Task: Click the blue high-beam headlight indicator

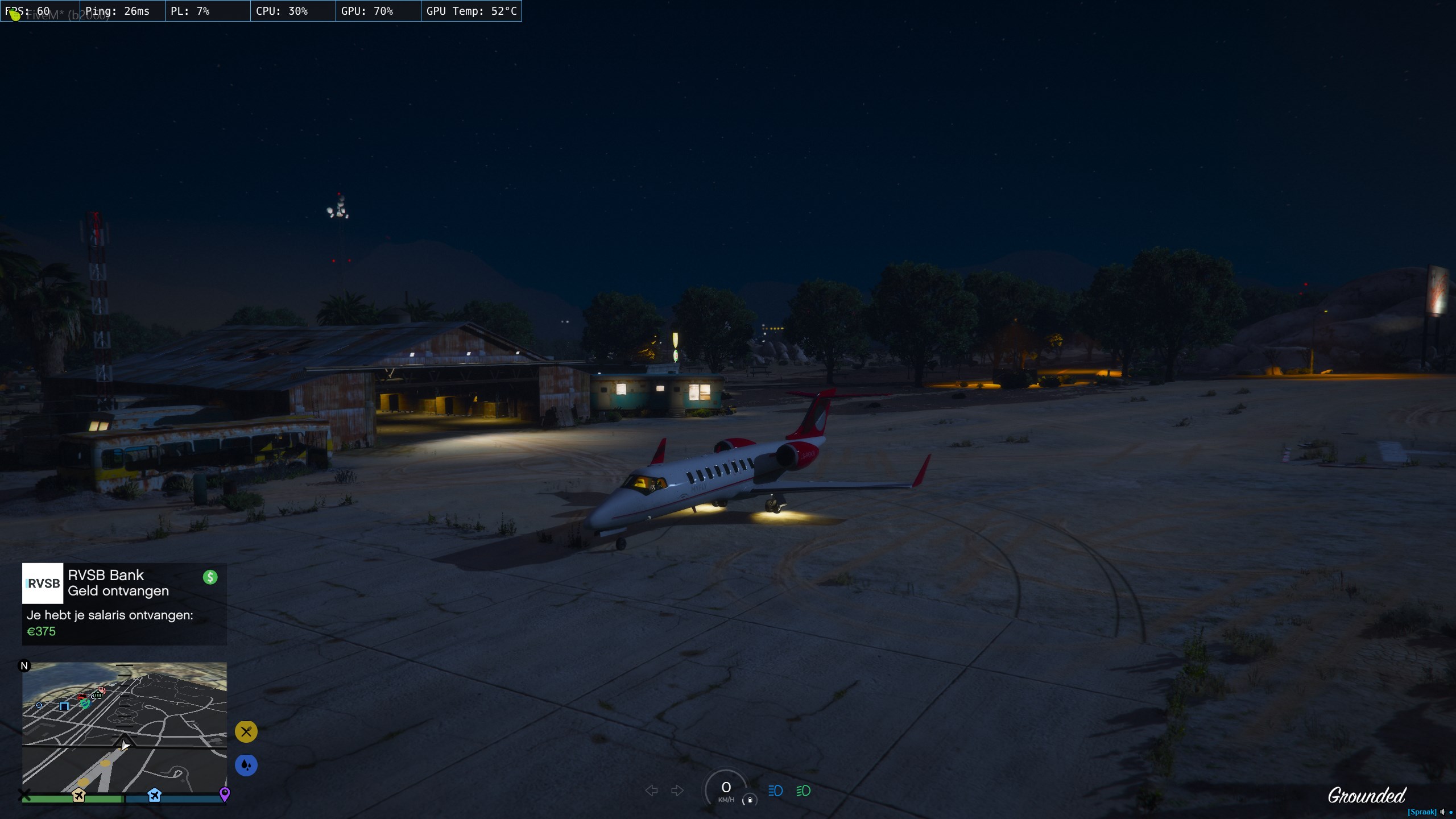Action: tap(775, 791)
